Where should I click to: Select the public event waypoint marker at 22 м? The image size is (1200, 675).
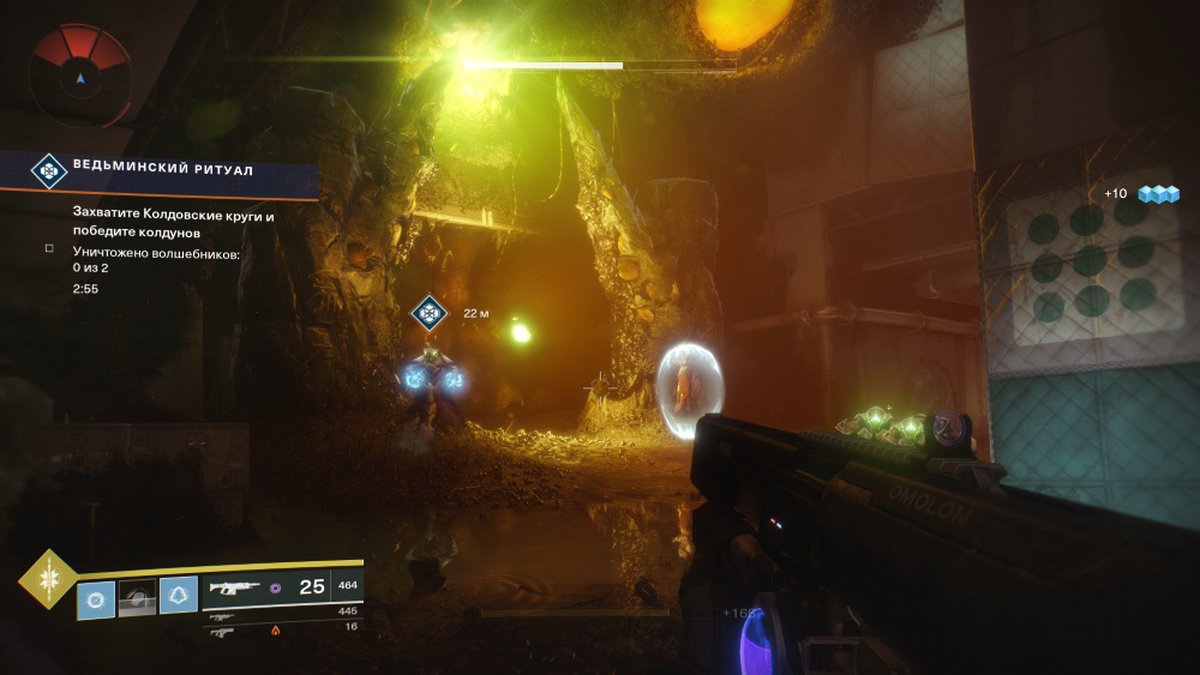[x=429, y=313]
